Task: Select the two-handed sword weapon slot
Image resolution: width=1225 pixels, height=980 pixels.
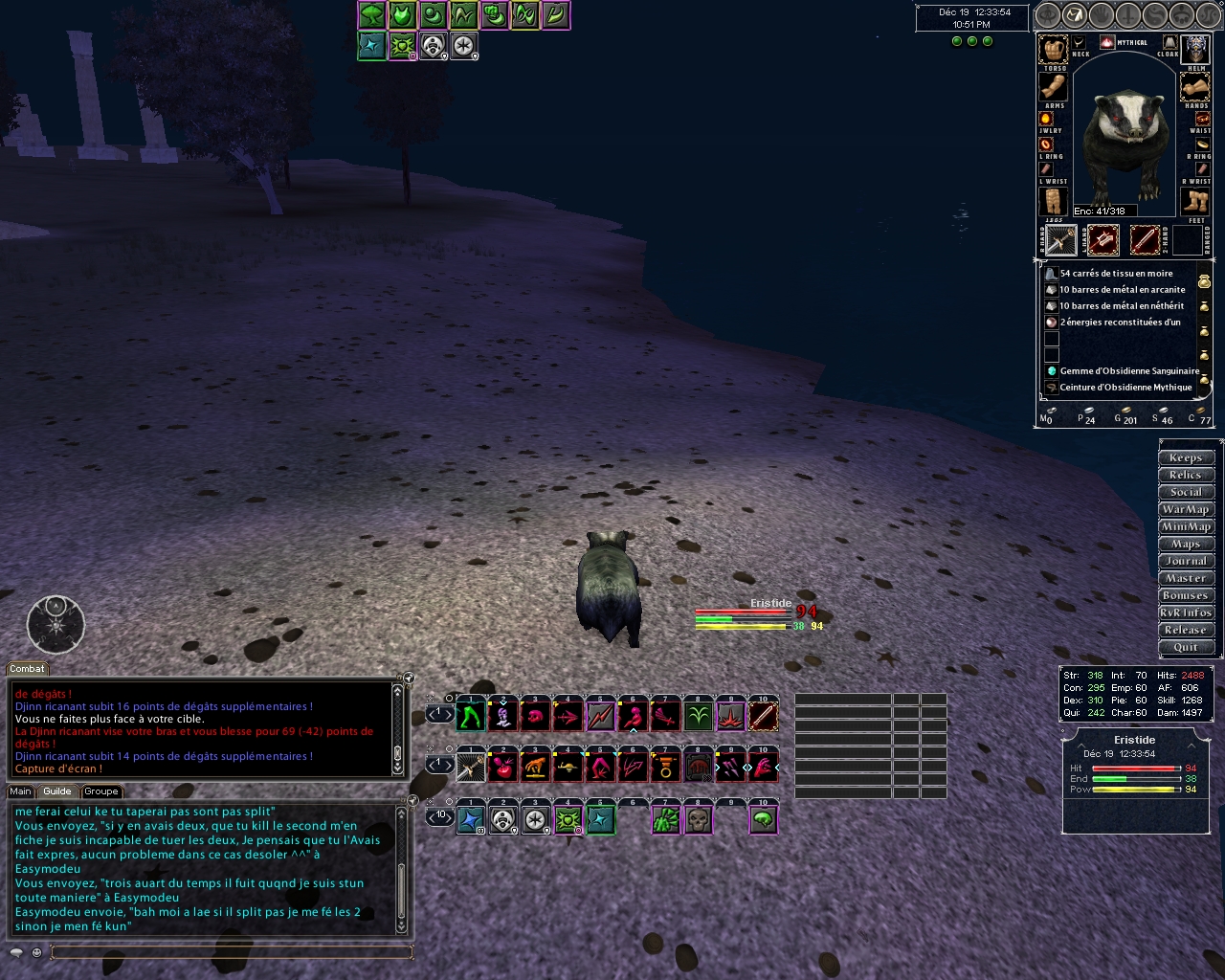Action: coord(1145,239)
